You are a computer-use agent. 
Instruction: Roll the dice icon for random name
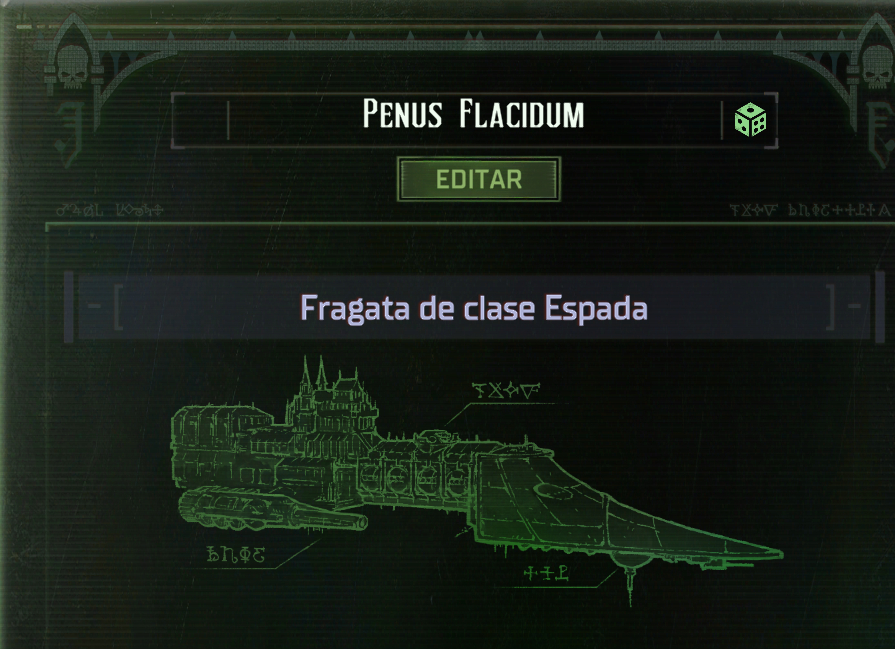point(750,120)
